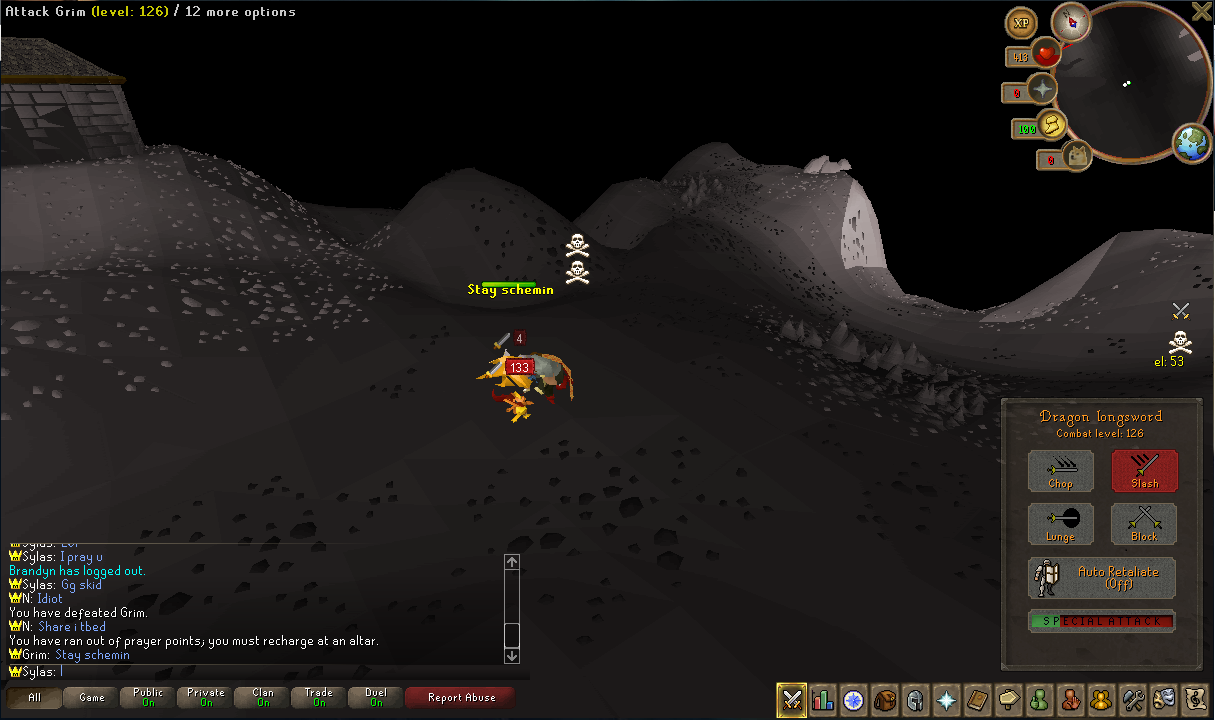Select the Chop attack style
Image resolution: width=1215 pixels, height=720 pixels.
(x=1060, y=471)
